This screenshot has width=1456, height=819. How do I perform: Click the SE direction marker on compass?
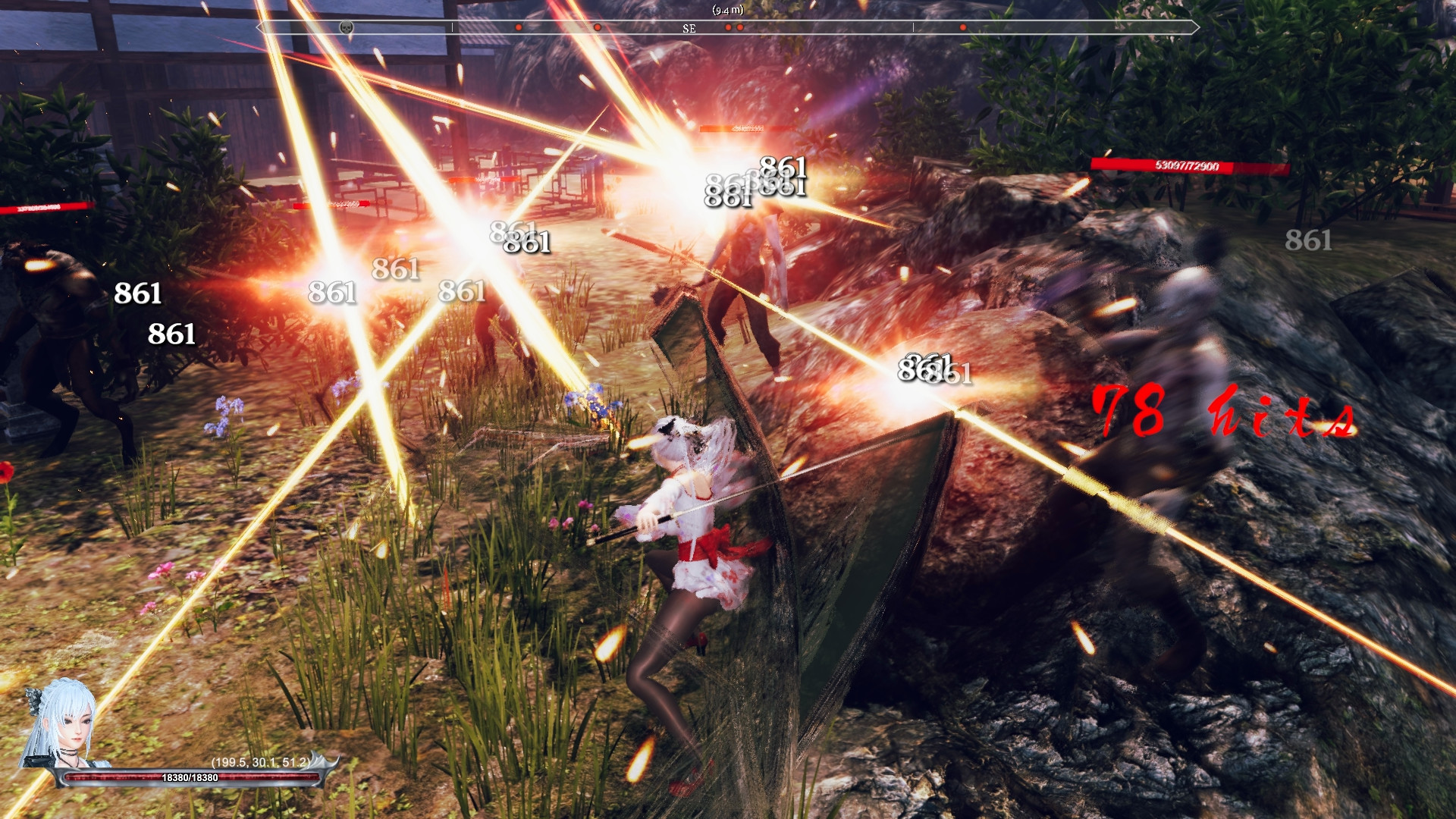[689, 29]
